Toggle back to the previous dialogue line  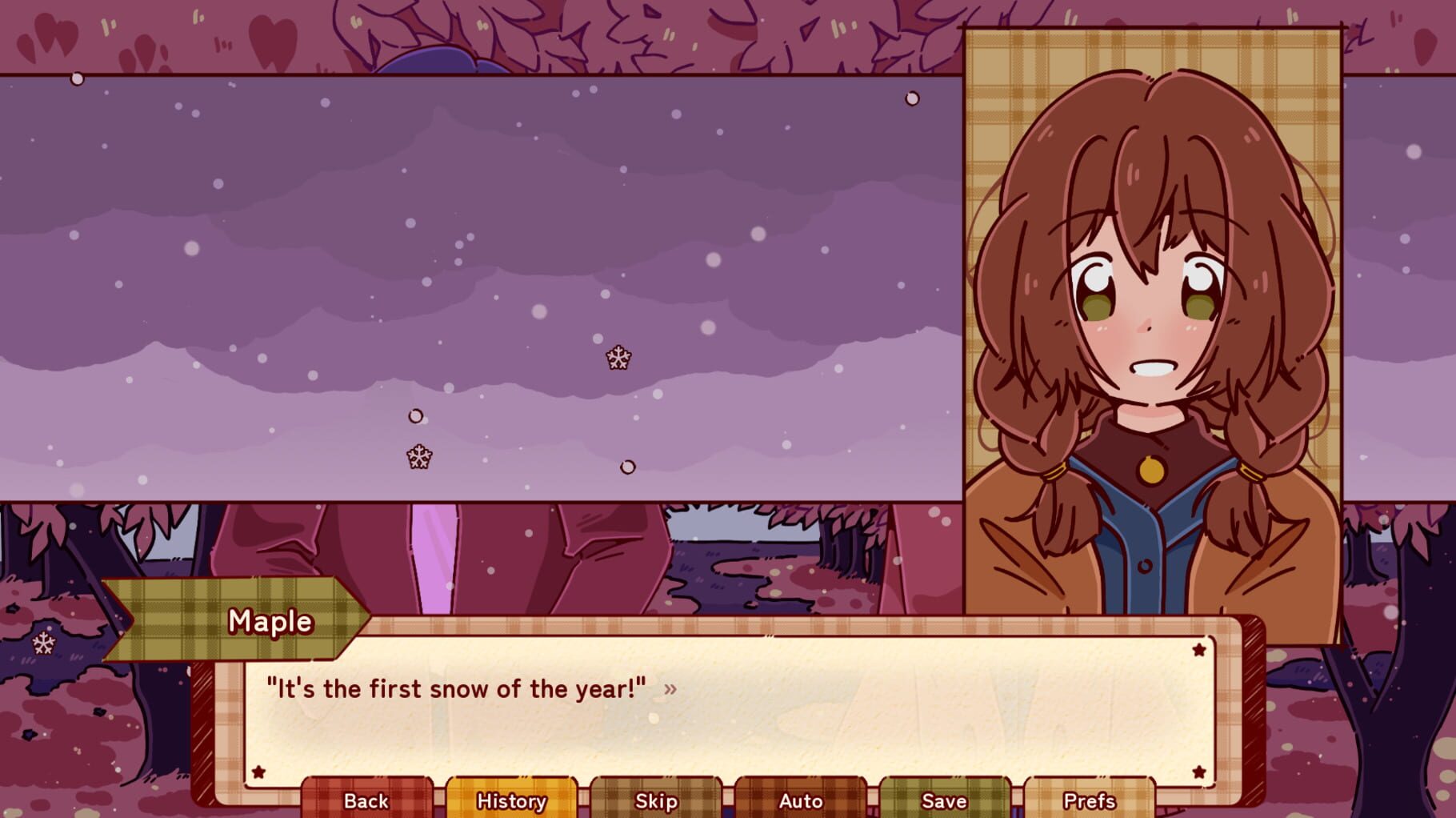[366, 800]
